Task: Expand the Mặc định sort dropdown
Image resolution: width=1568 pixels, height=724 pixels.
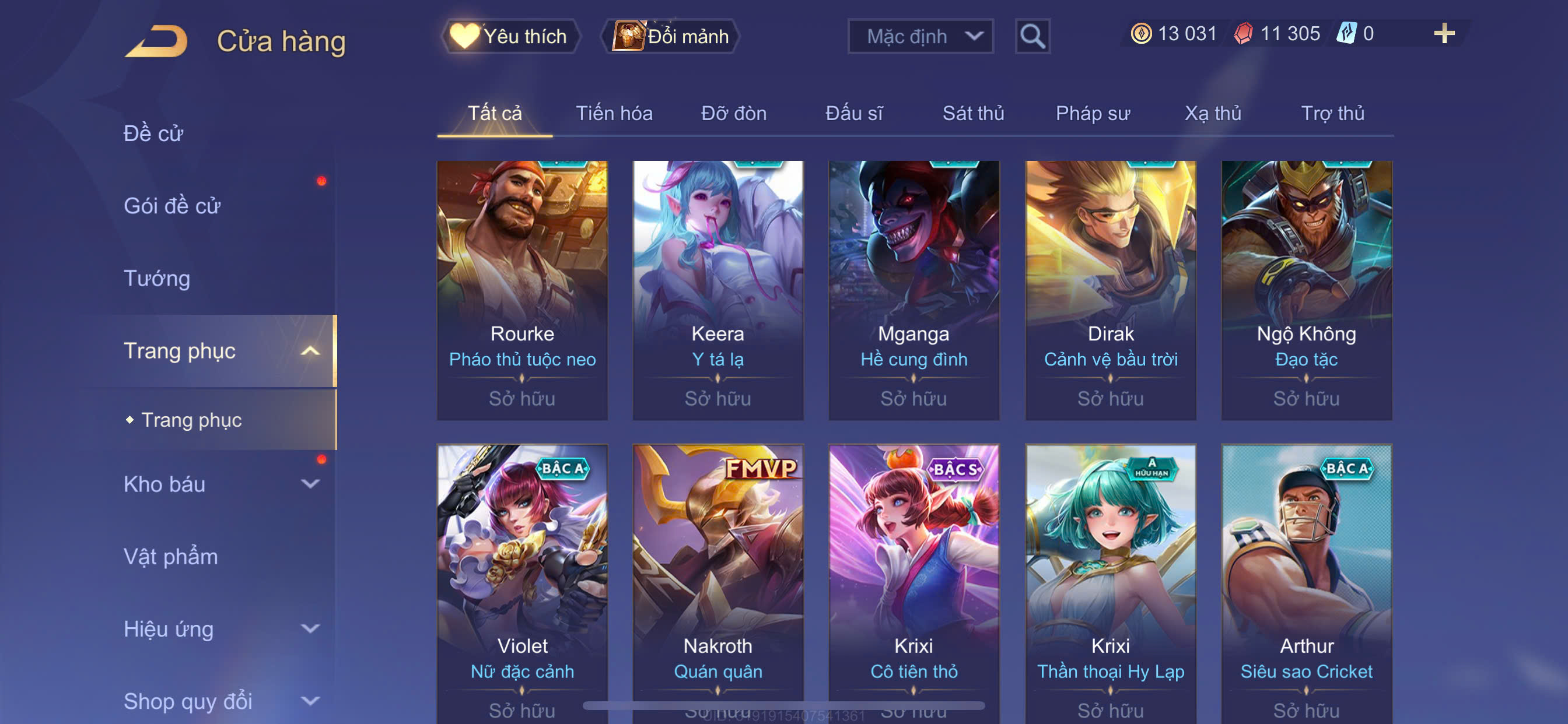Action: tap(920, 37)
